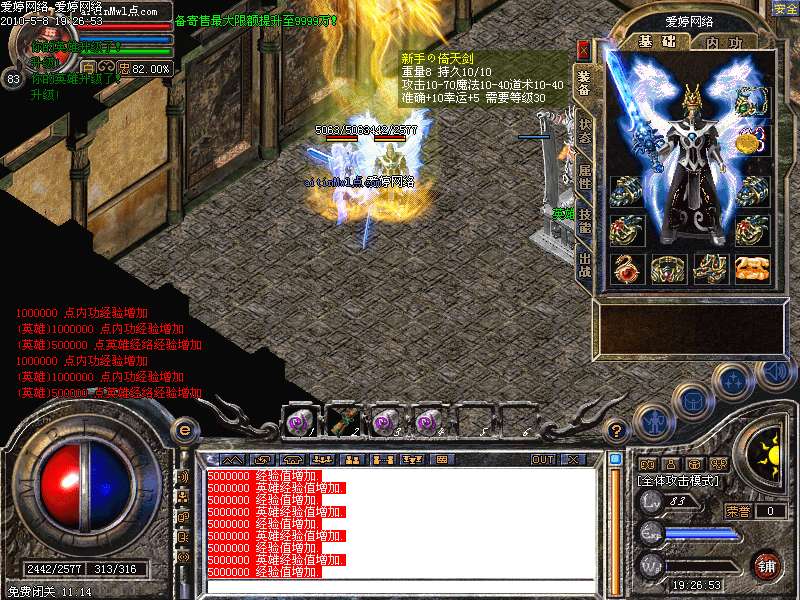This screenshot has height=600, width=800.
Task: Select the red swan ring slot
Action: [x=625, y=268]
